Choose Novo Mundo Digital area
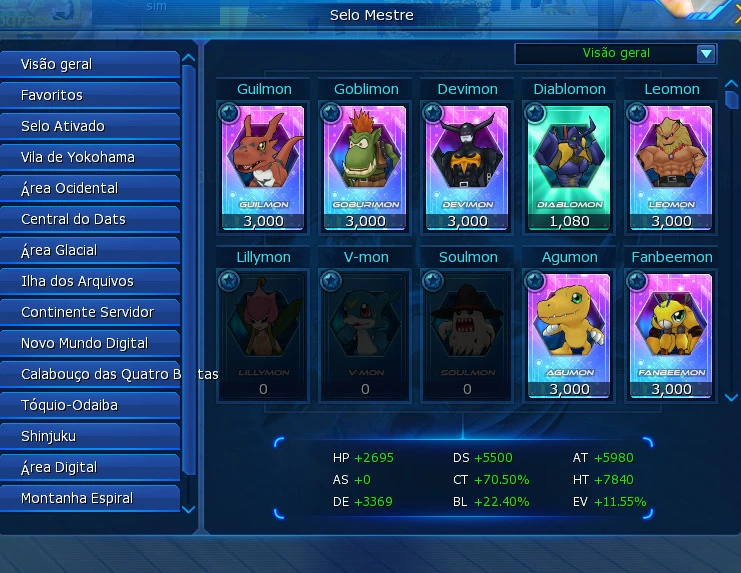 tap(90, 343)
